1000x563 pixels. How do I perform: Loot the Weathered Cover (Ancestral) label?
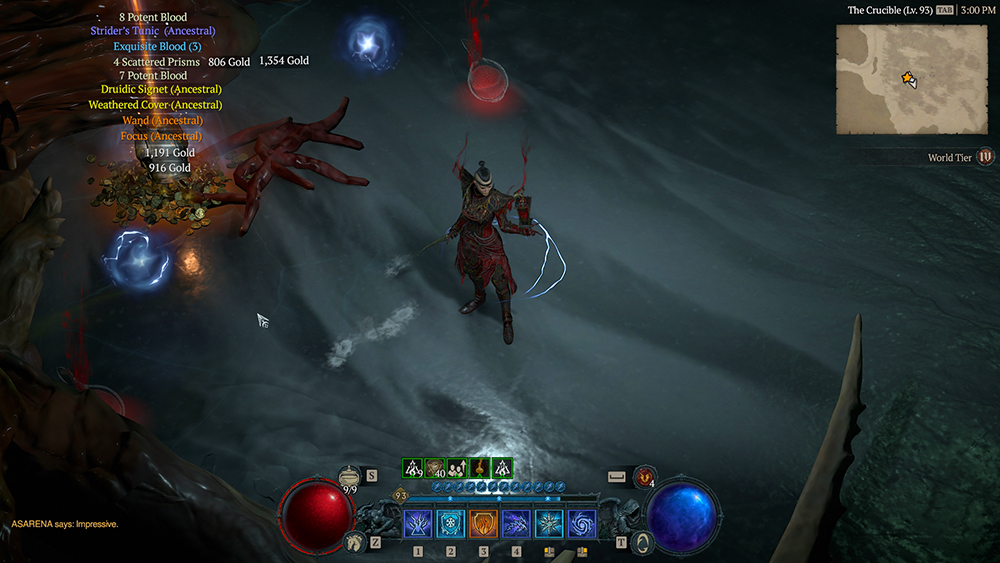[x=155, y=105]
